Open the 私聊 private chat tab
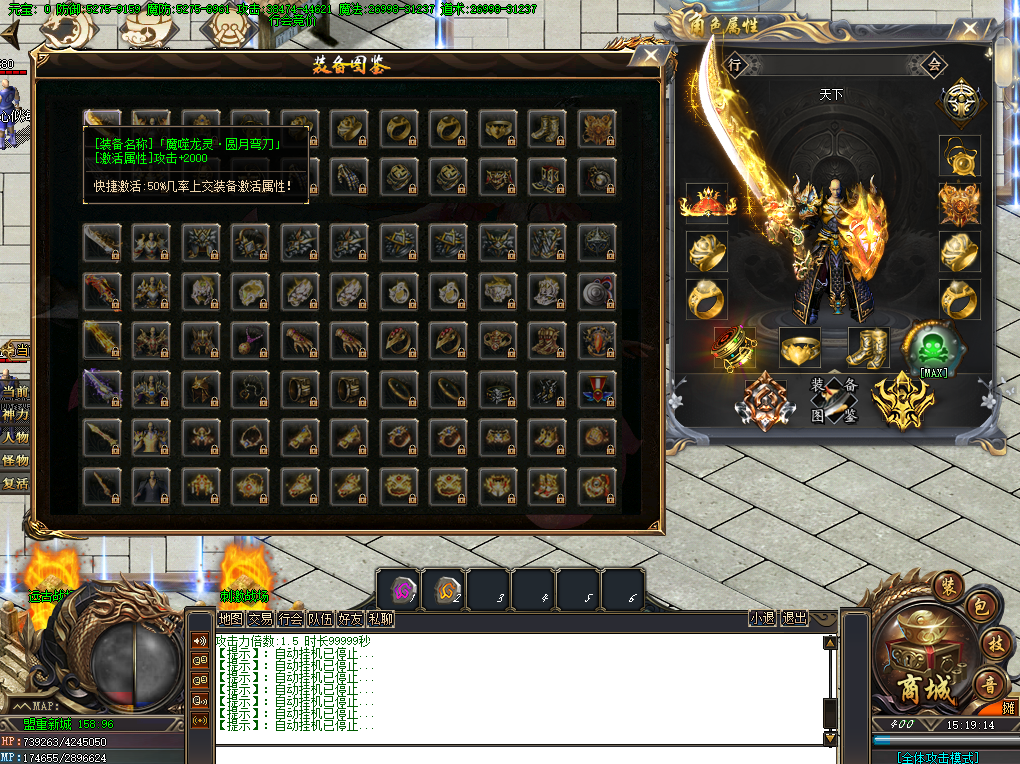Image resolution: width=1020 pixels, height=764 pixels. coord(380,619)
